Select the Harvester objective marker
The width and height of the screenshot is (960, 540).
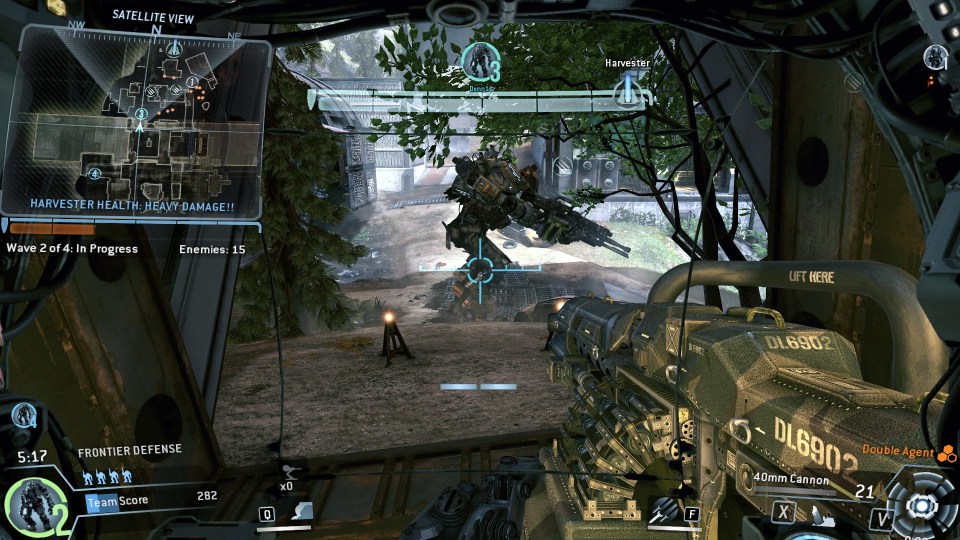pyautogui.click(x=628, y=88)
